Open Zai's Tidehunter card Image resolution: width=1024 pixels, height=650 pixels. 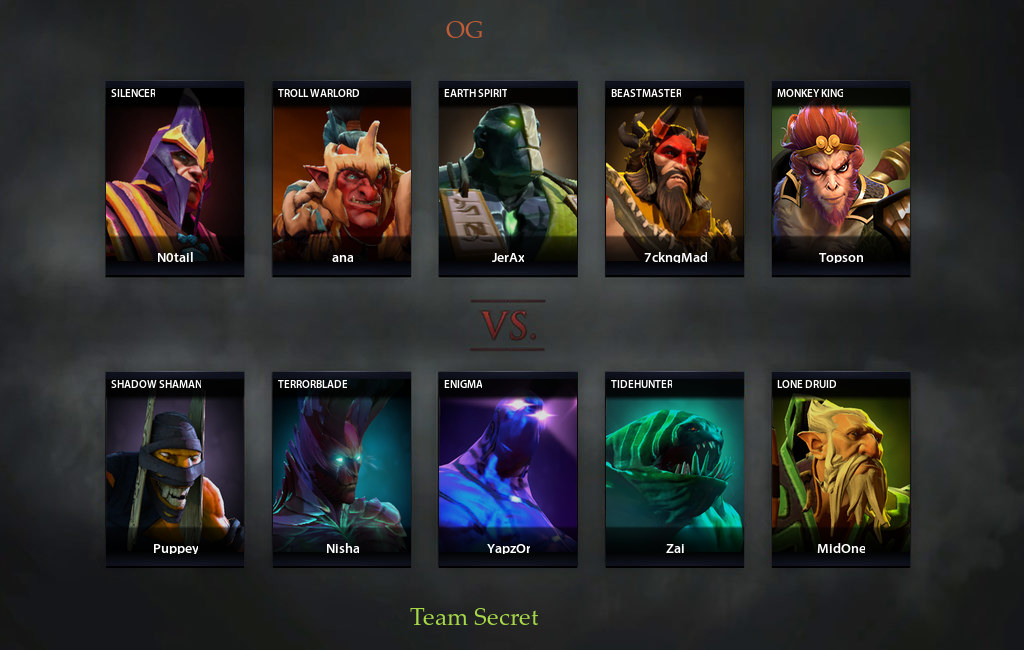(x=674, y=469)
